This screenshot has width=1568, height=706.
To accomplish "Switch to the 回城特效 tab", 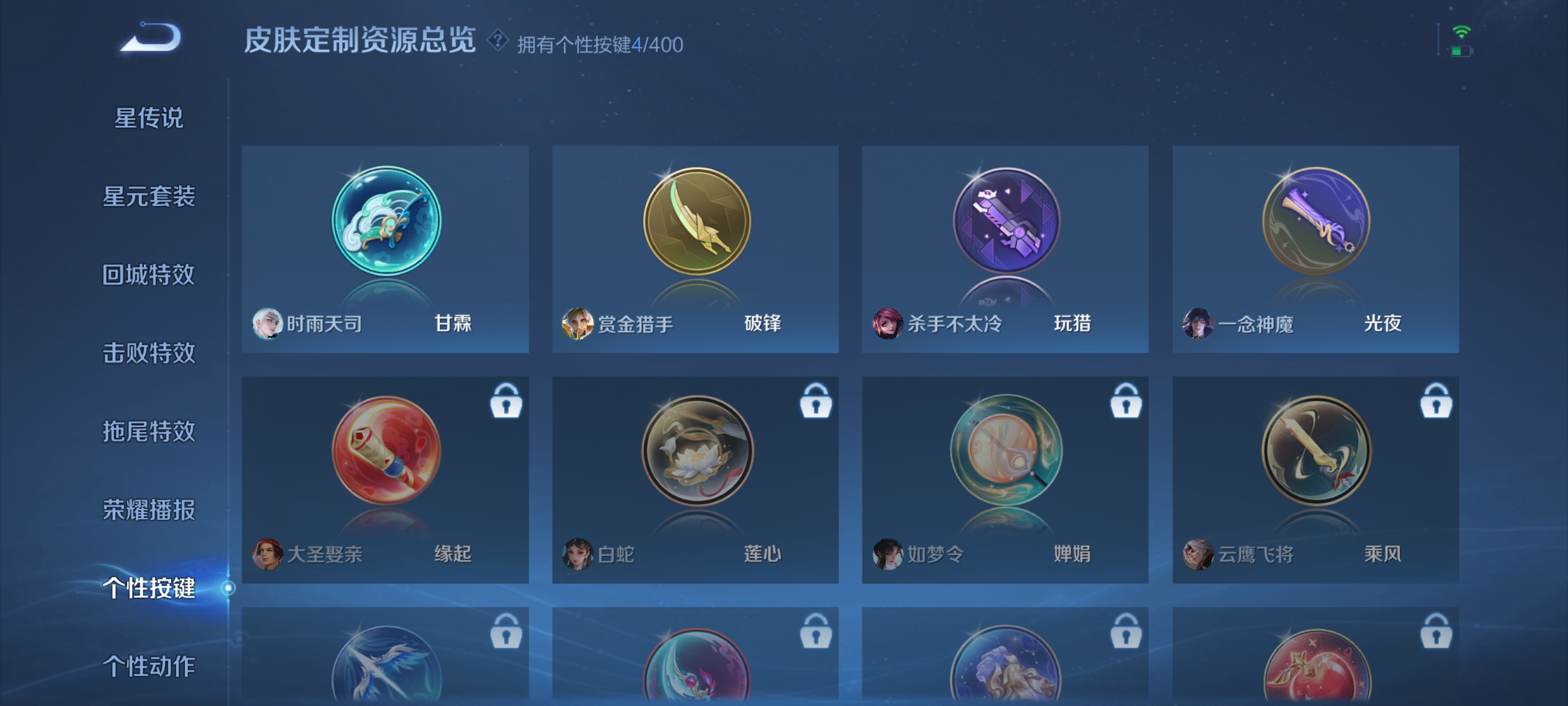I will [148, 275].
